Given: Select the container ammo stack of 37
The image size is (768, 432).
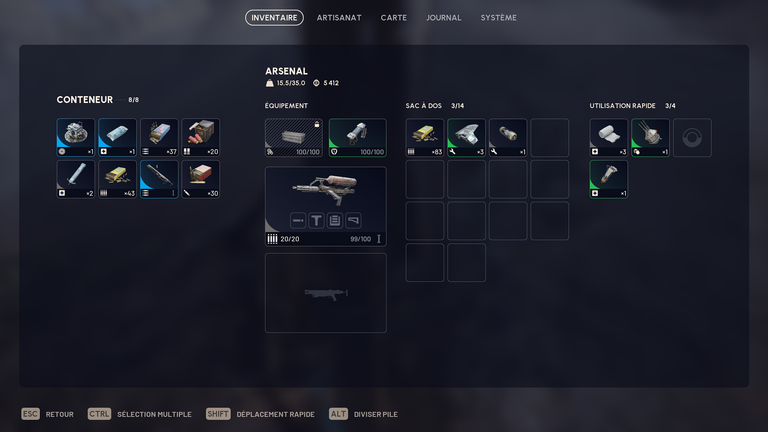Looking at the screenshot, I should pos(159,138).
